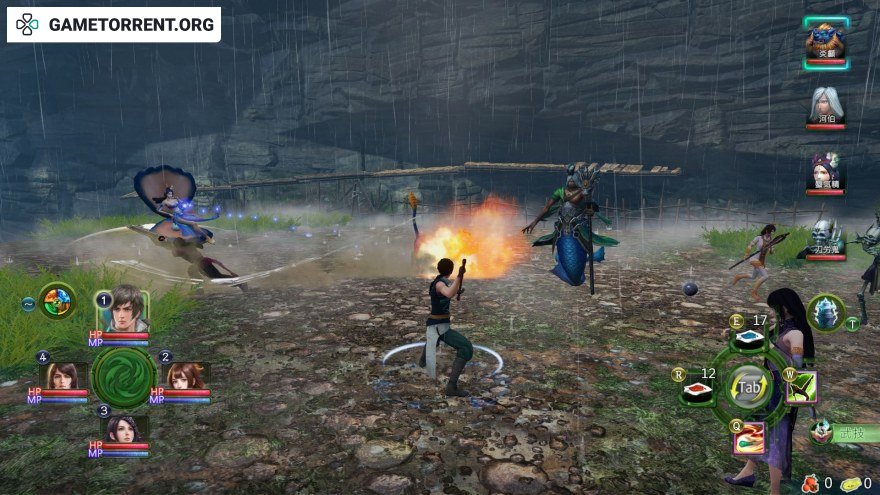Use the red item with count 12
The height and width of the screenshot is (495, 880).
(698, 388)
